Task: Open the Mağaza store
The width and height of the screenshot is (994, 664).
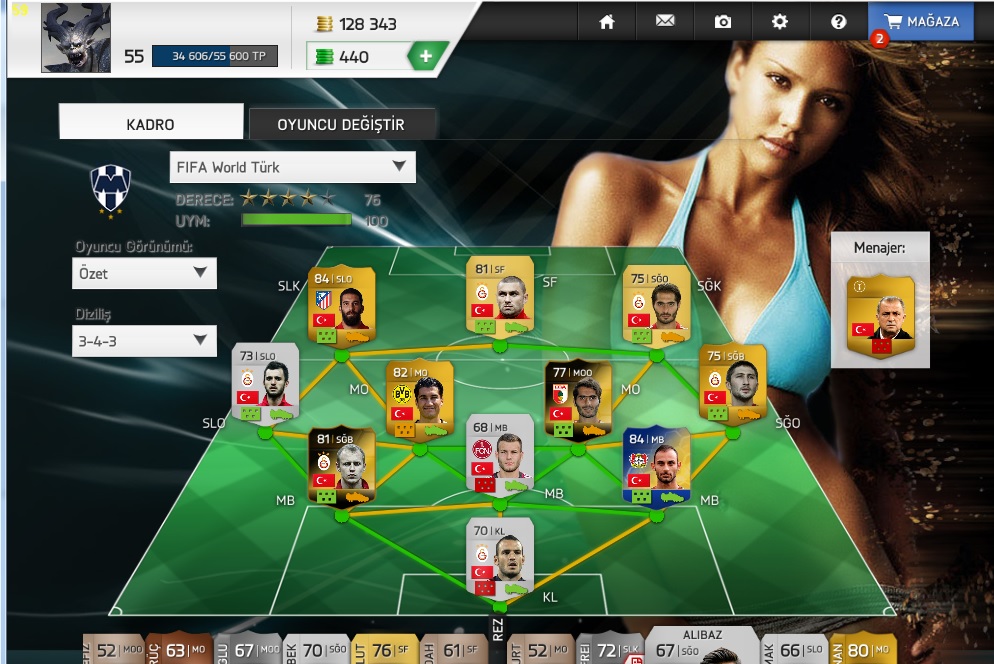Action: (x=921, y=21)
